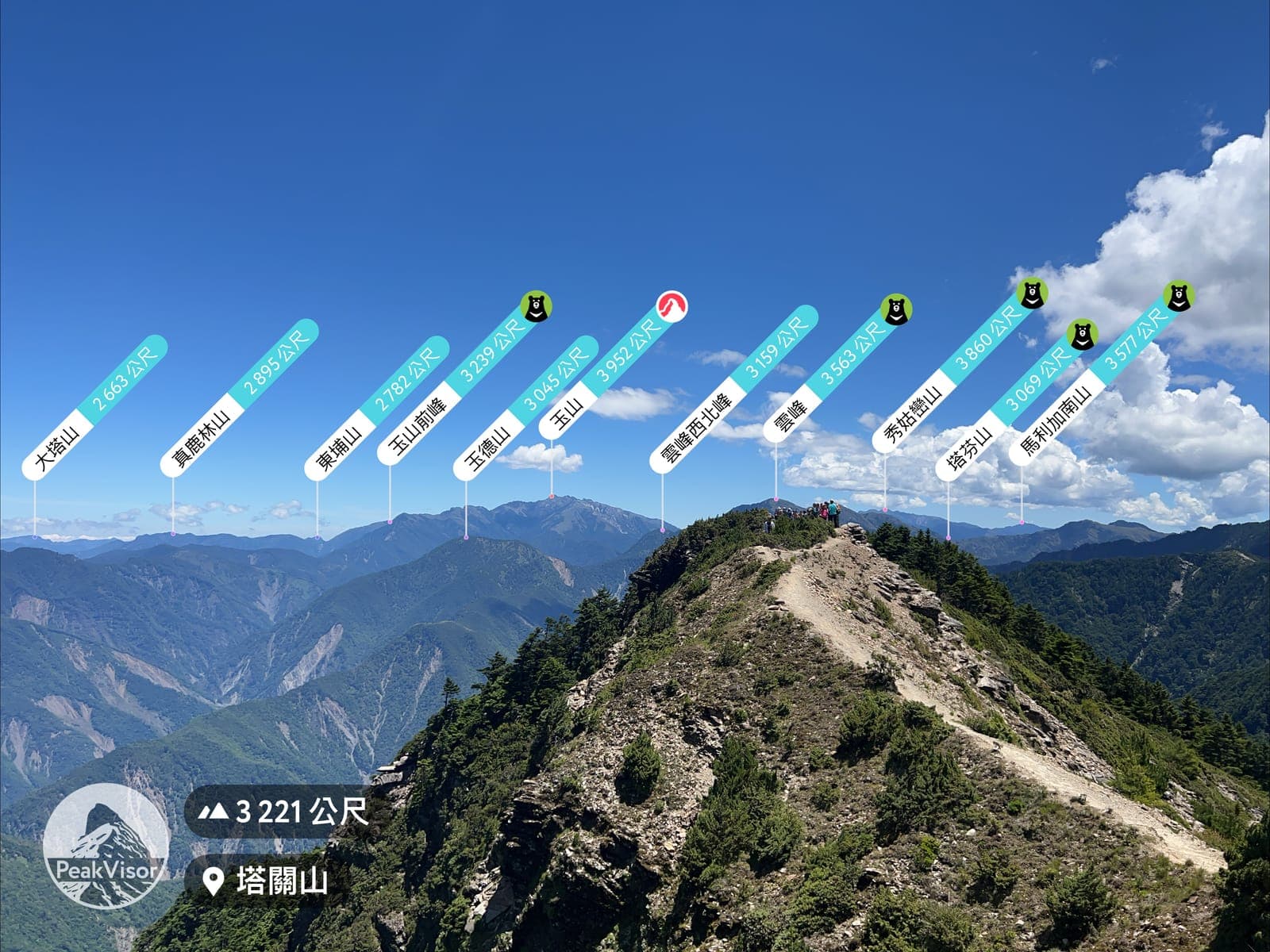
Task: Select the 大塔山 peak label
Action: tap(94, 408)
